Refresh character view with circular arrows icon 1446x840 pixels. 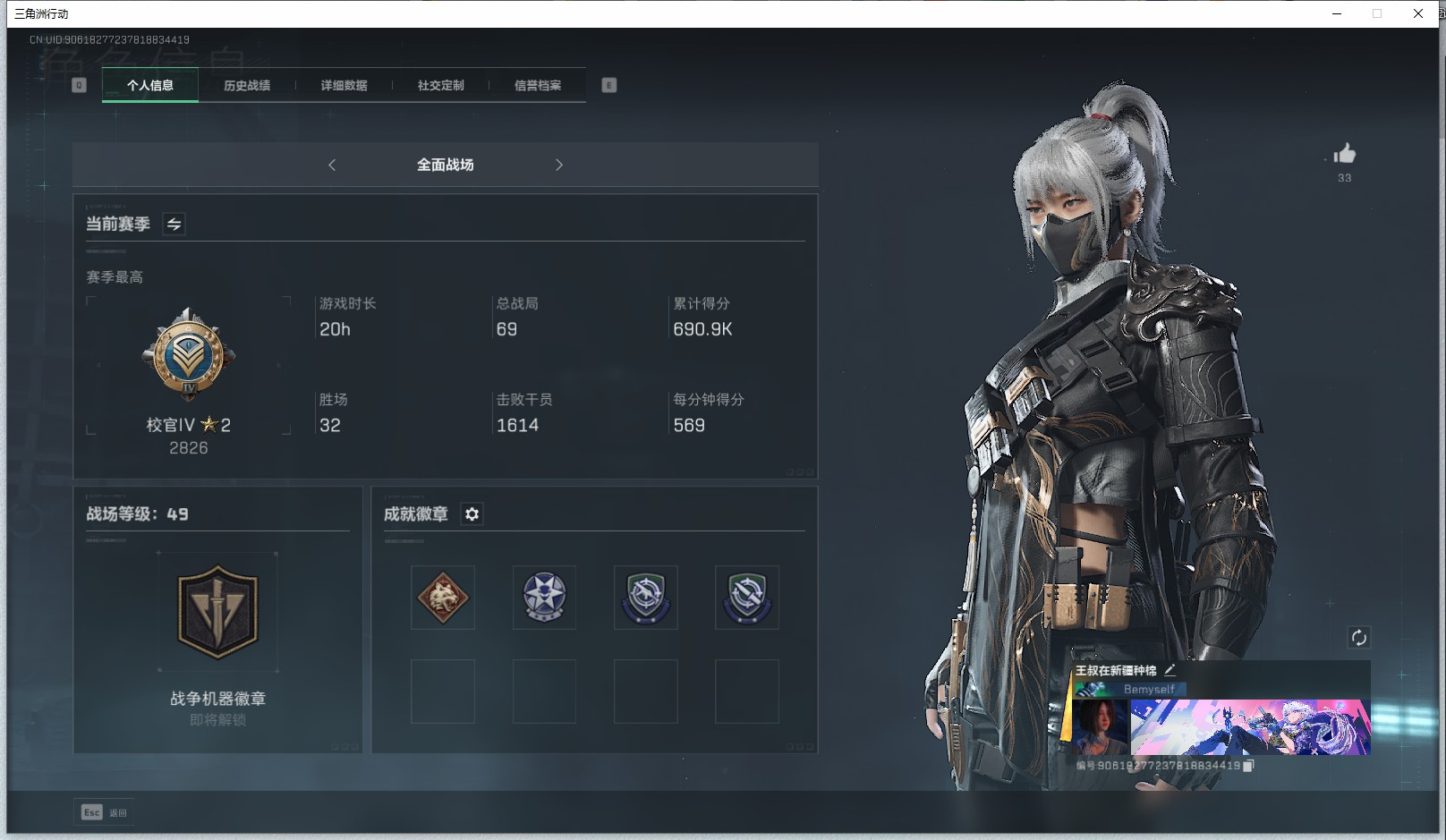pos(1358,637)
